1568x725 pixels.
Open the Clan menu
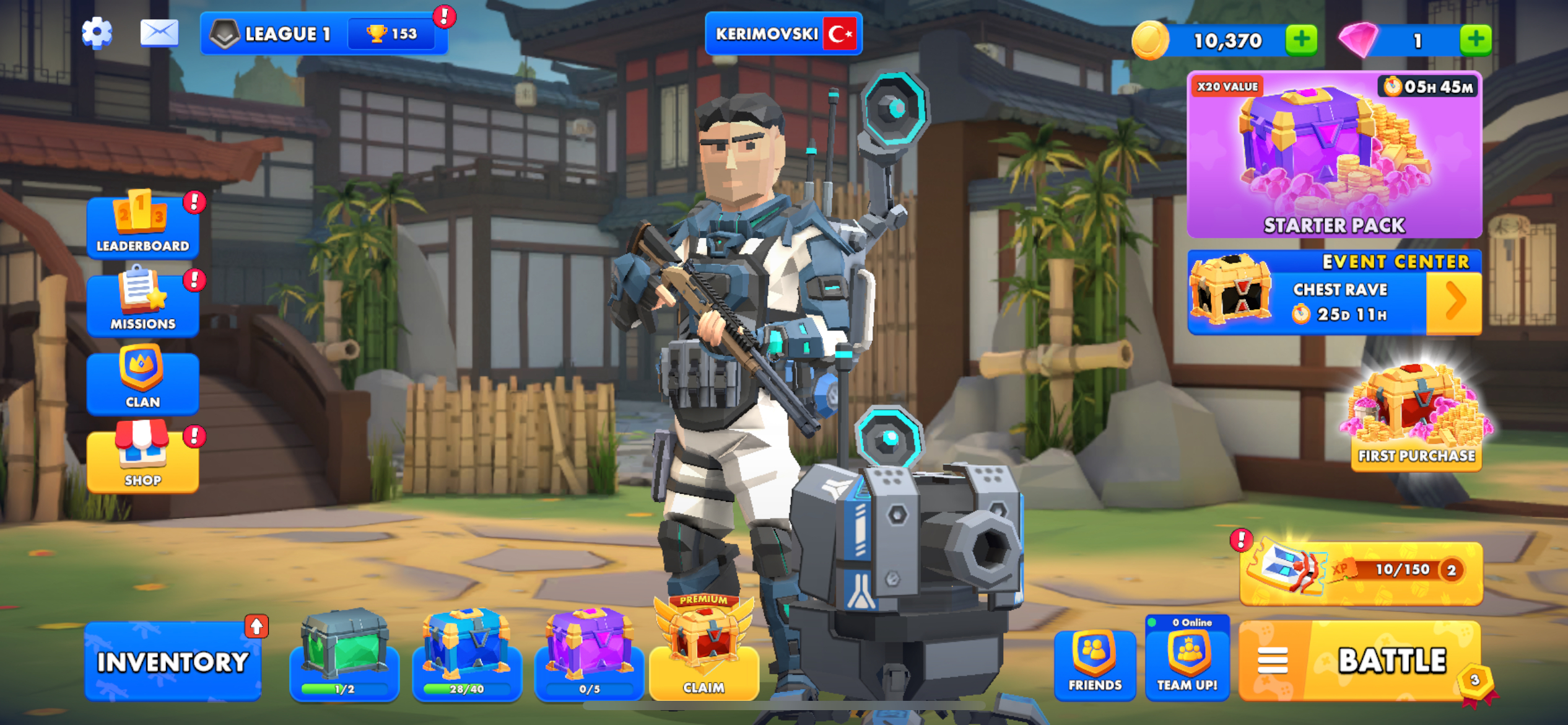tap(142, 381)
